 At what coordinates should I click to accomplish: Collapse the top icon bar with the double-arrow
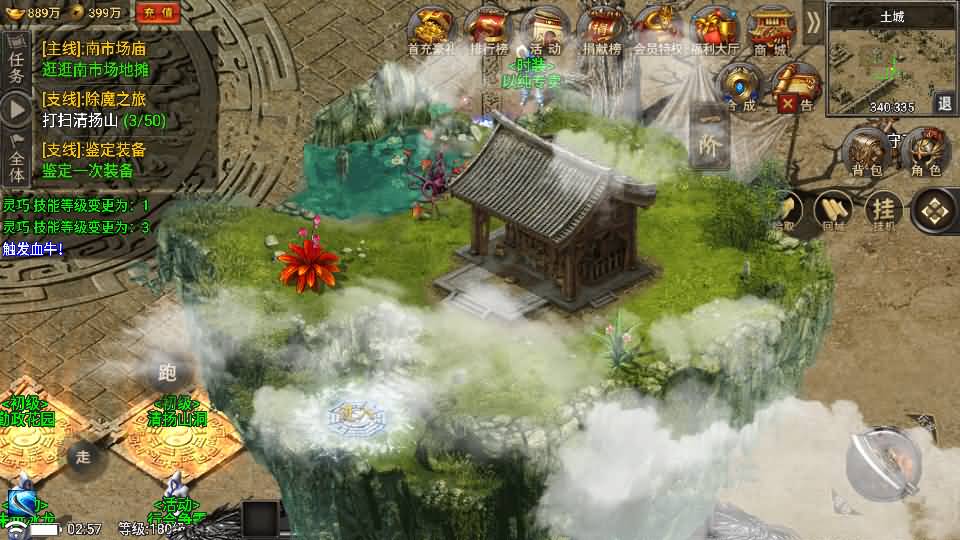813,21
